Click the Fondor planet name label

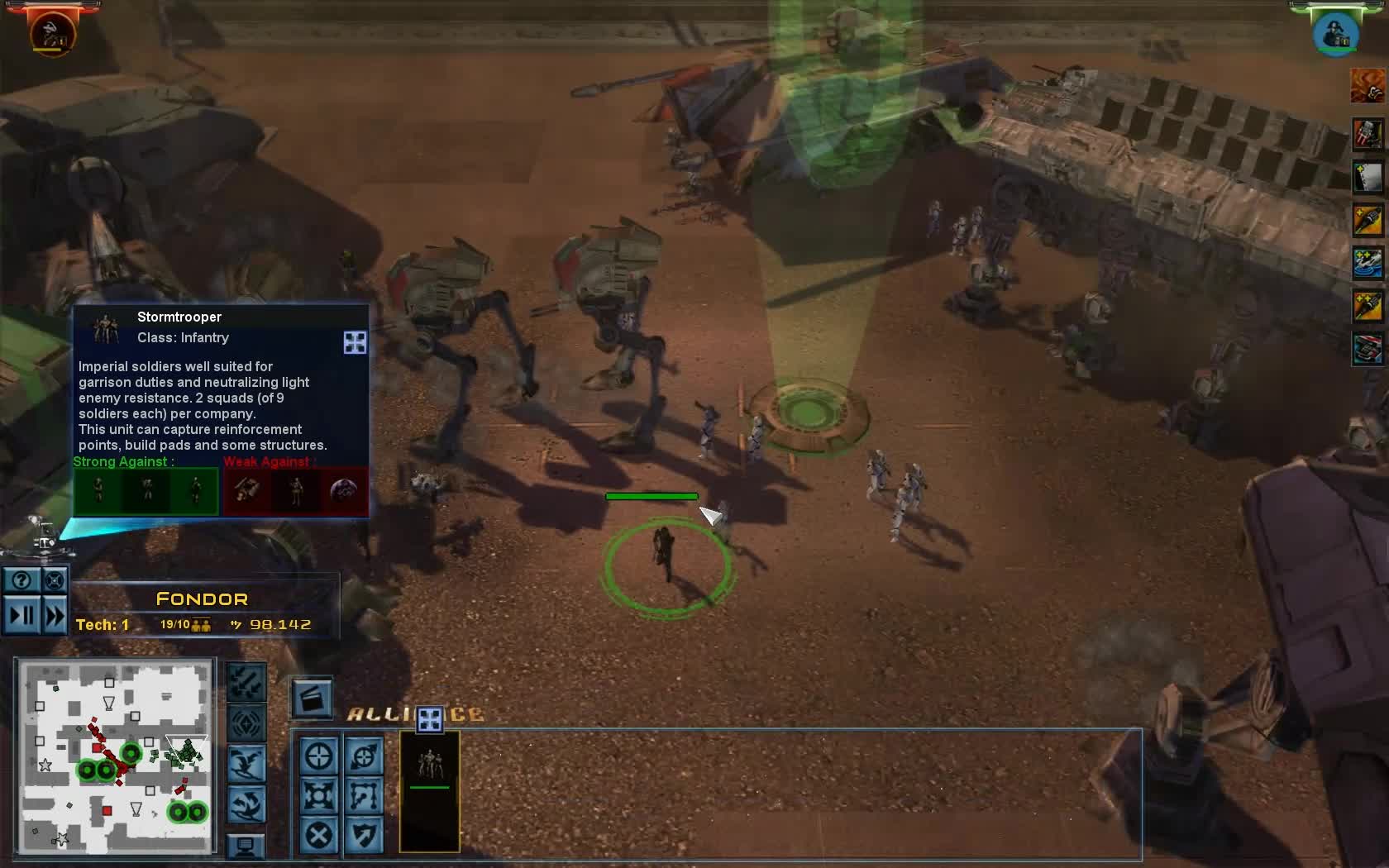(x=203, y=599)
